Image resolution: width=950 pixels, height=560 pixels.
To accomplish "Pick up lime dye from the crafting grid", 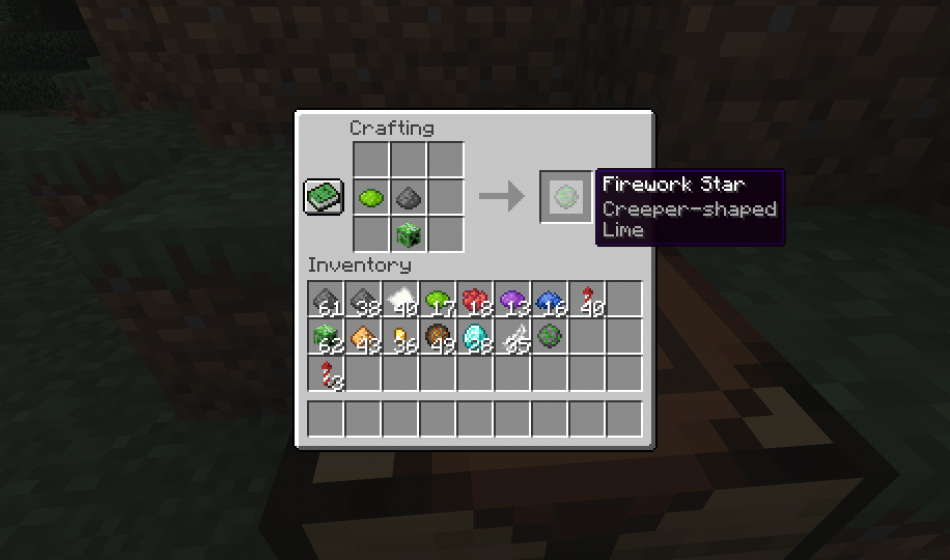I will tap(371, 197).
